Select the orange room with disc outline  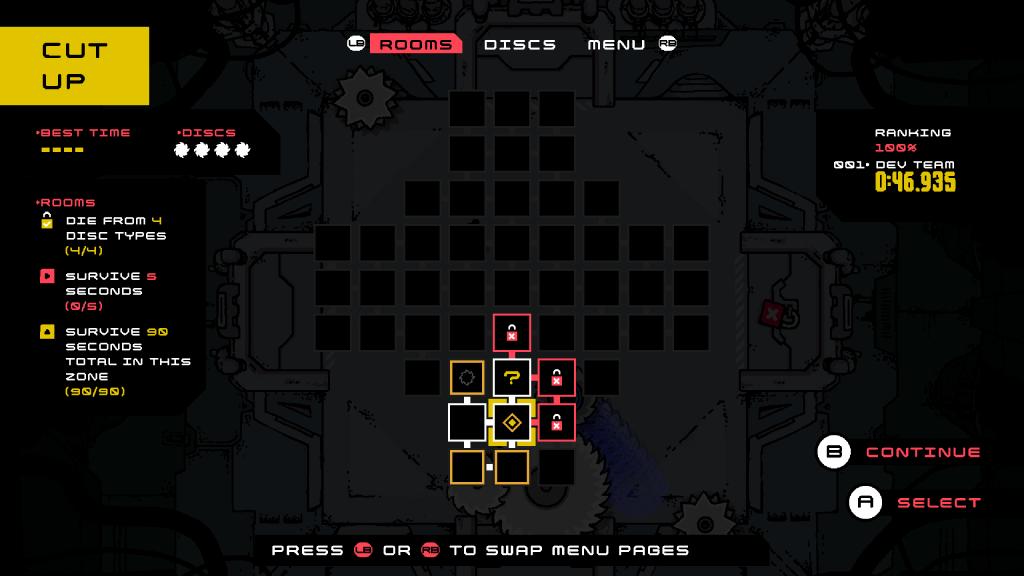467,377
